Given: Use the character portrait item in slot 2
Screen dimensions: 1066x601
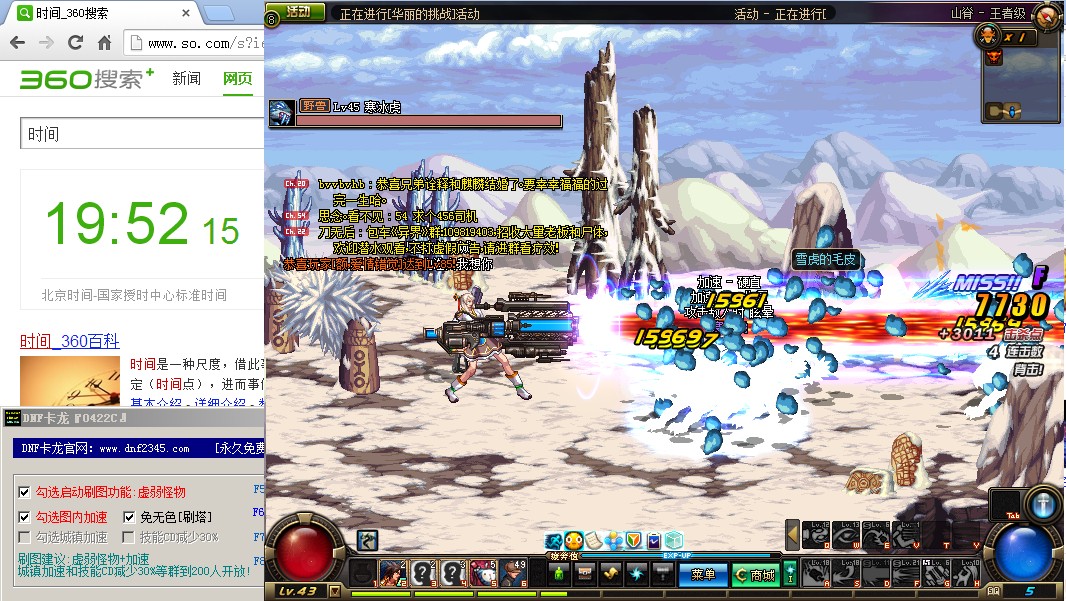Looking at the screenshot, I should 391,573.
